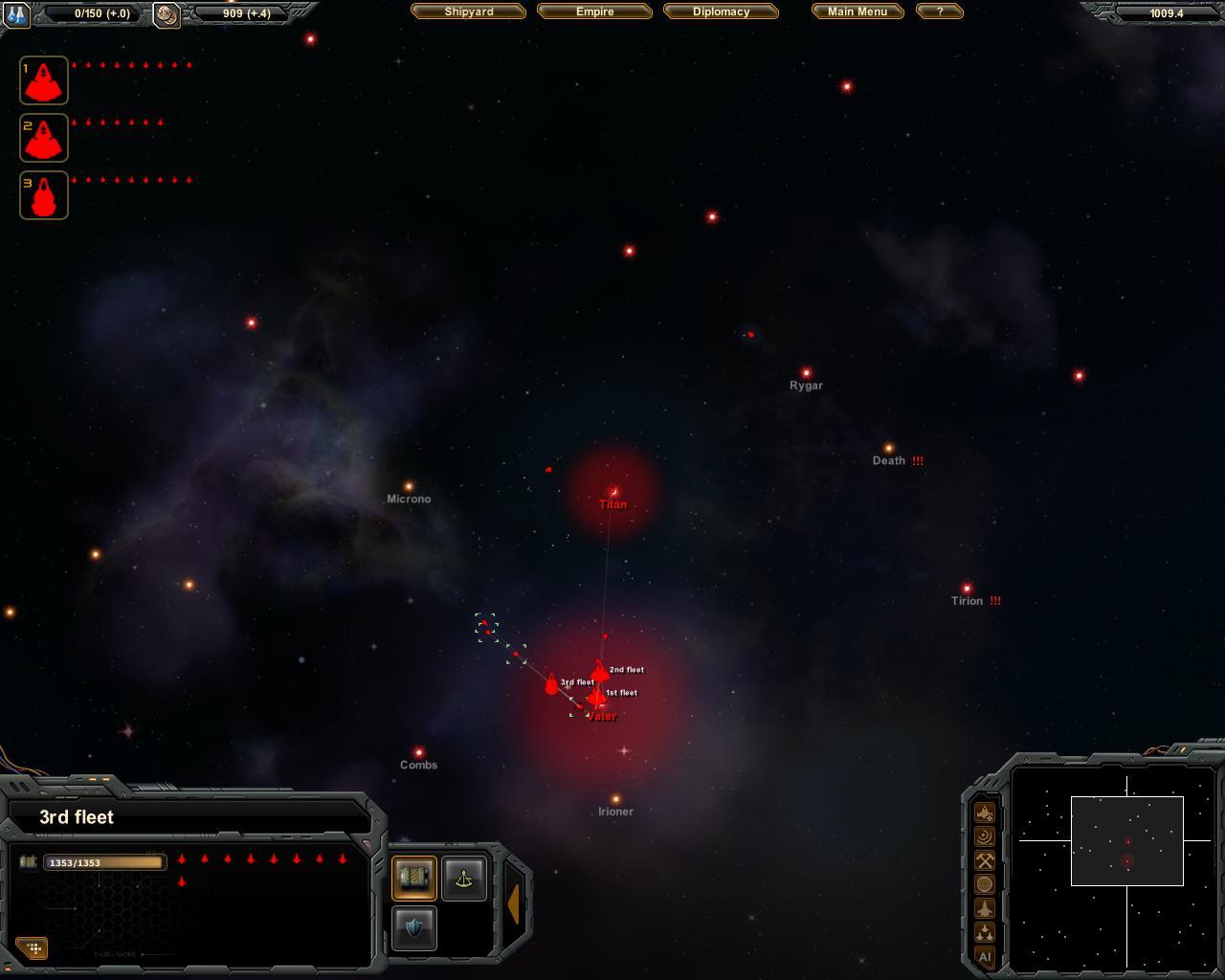Click the research flasks icon
This screenshot has width=1225, height=980.
pos(17,13)
